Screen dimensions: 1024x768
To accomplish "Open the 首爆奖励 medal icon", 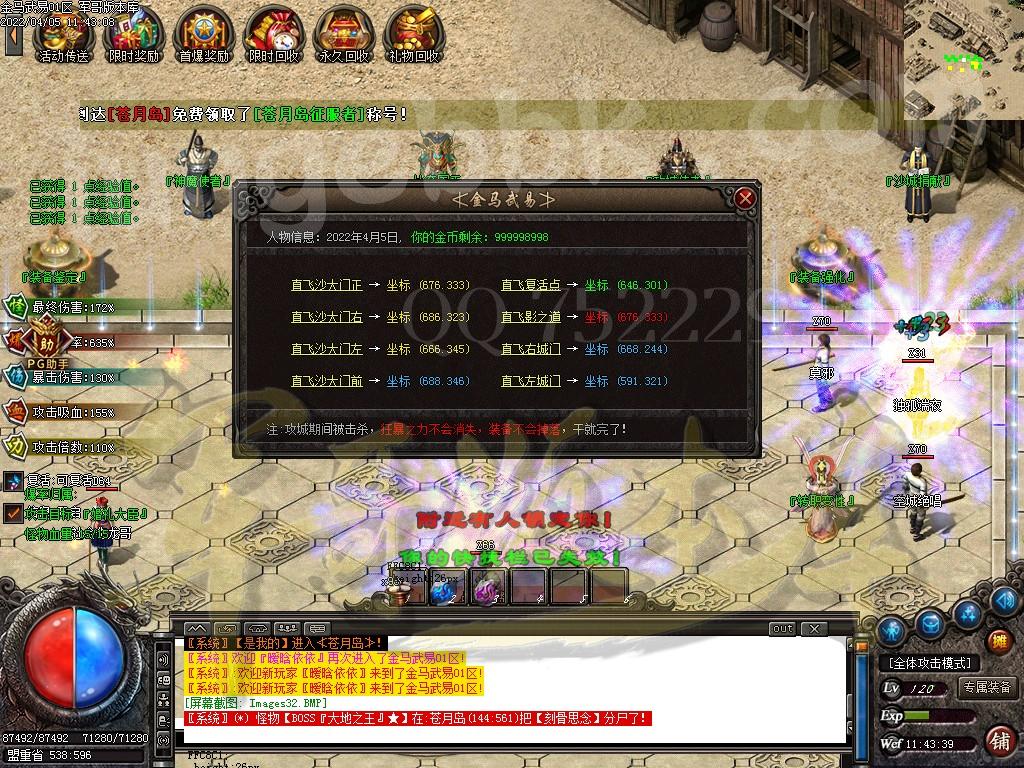I will tap(203, 34).
